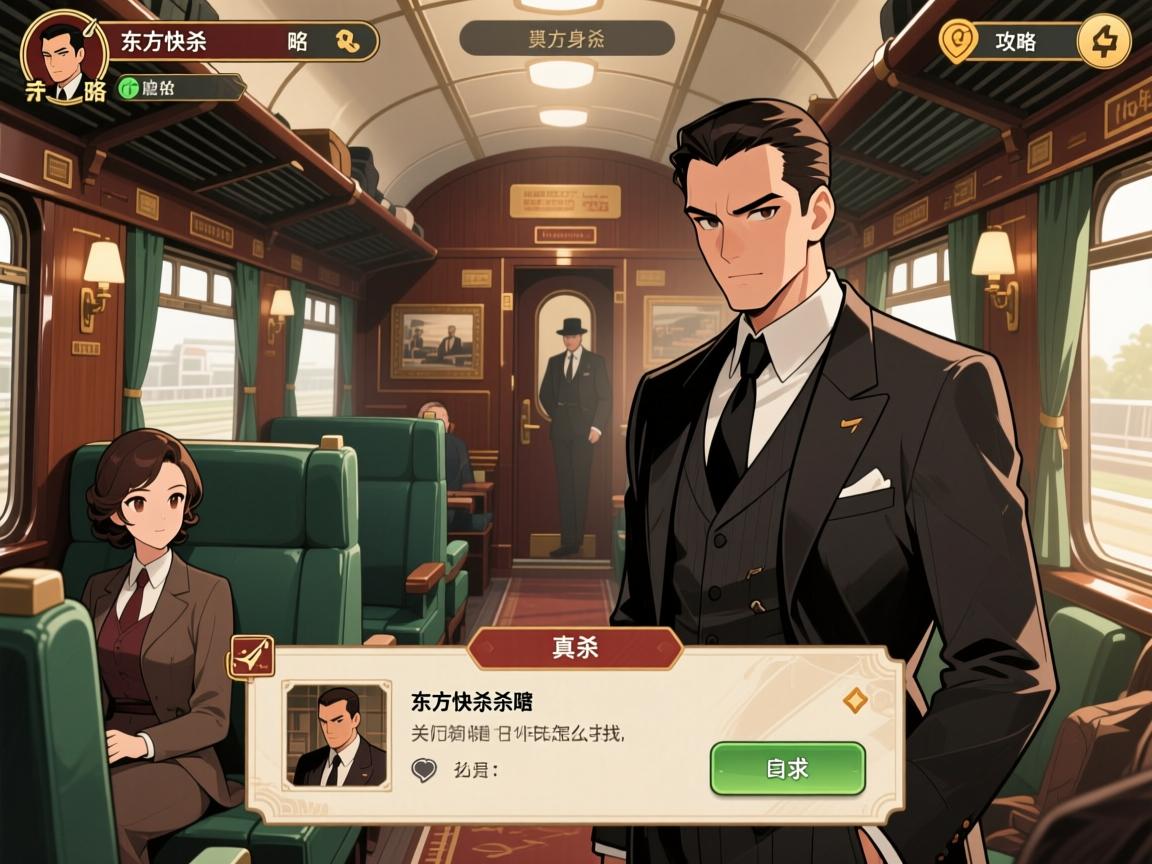
Task: Tap the round gold lightning icon
Action: pos(1104,42)
